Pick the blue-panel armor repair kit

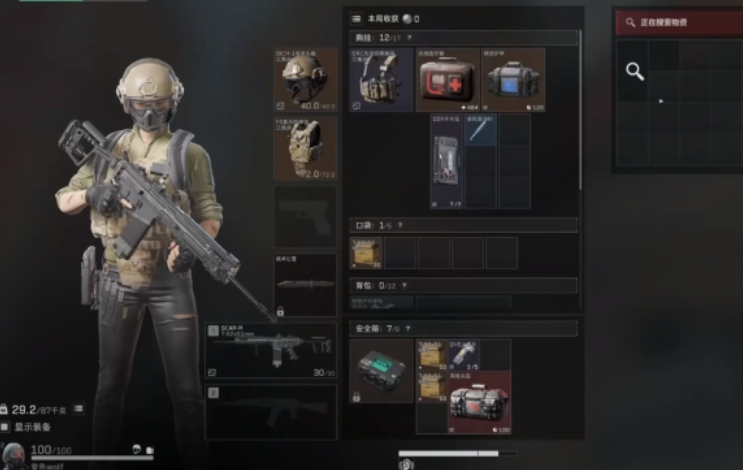pos(513,79)
